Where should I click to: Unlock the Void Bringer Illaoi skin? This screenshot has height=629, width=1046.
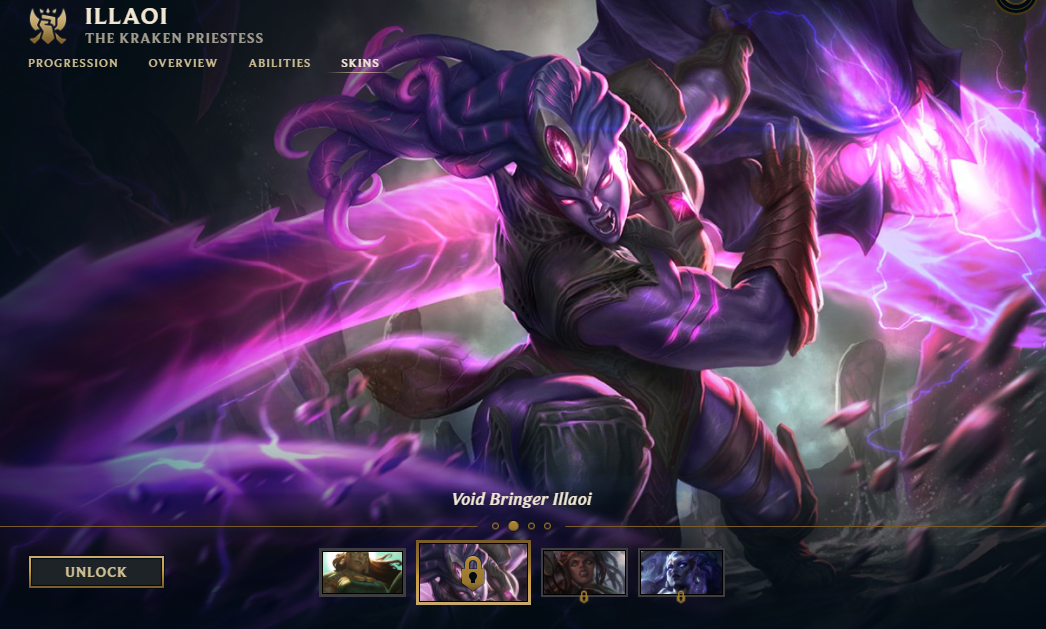[96, 572]
